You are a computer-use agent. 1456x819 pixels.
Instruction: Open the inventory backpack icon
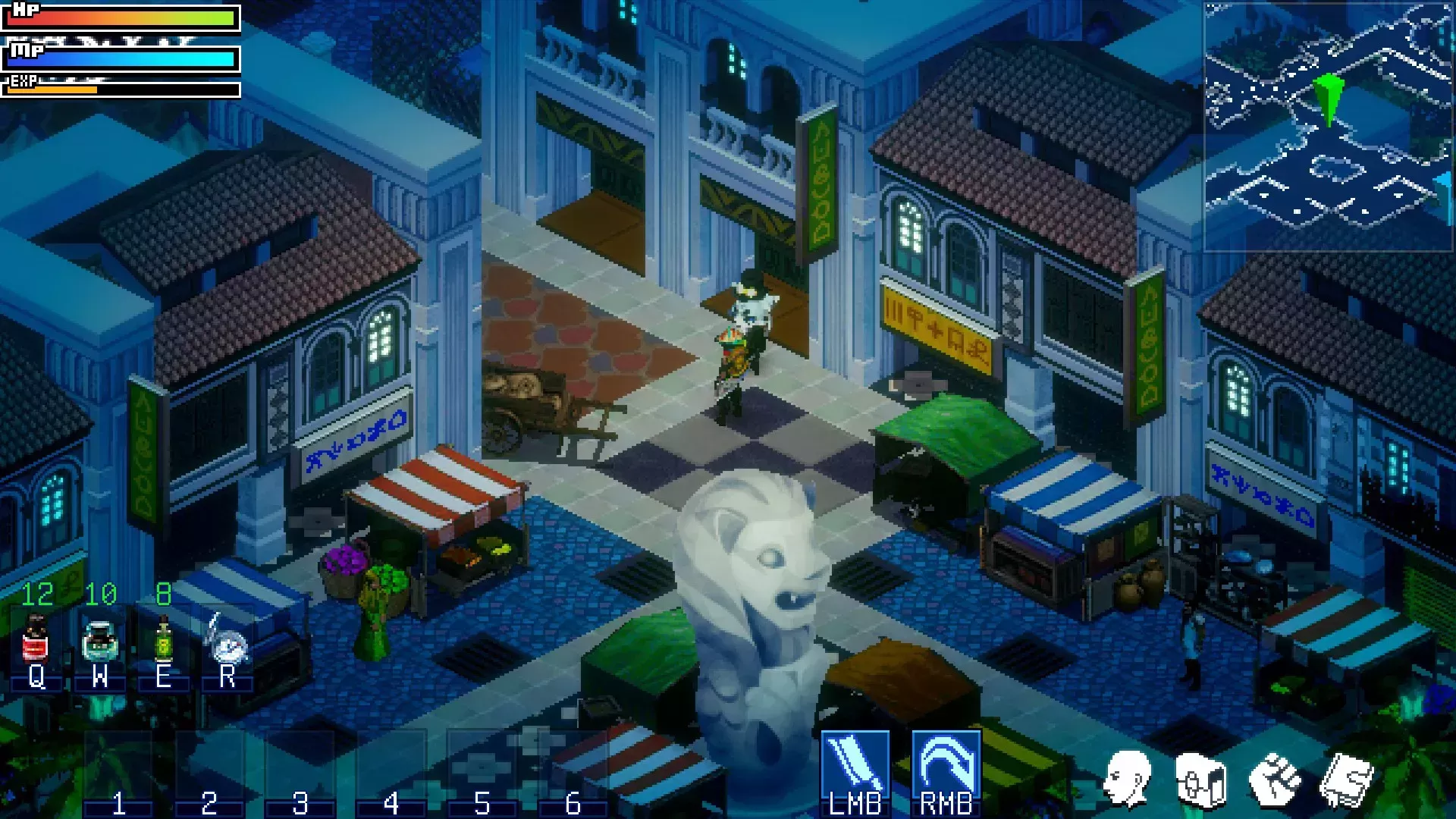pyautogui.click(x=1200, y=780)
